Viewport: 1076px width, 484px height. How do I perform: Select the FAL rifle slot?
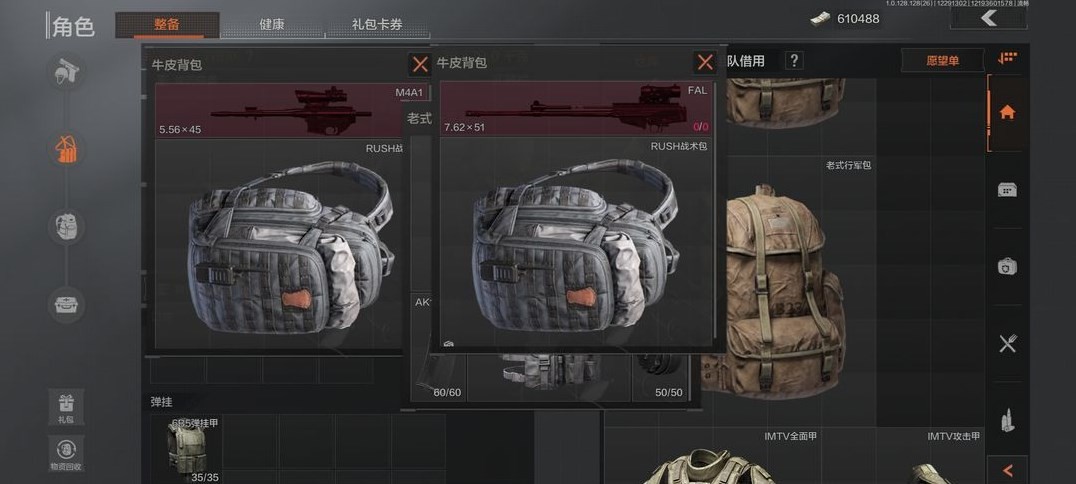click(575, 110)
